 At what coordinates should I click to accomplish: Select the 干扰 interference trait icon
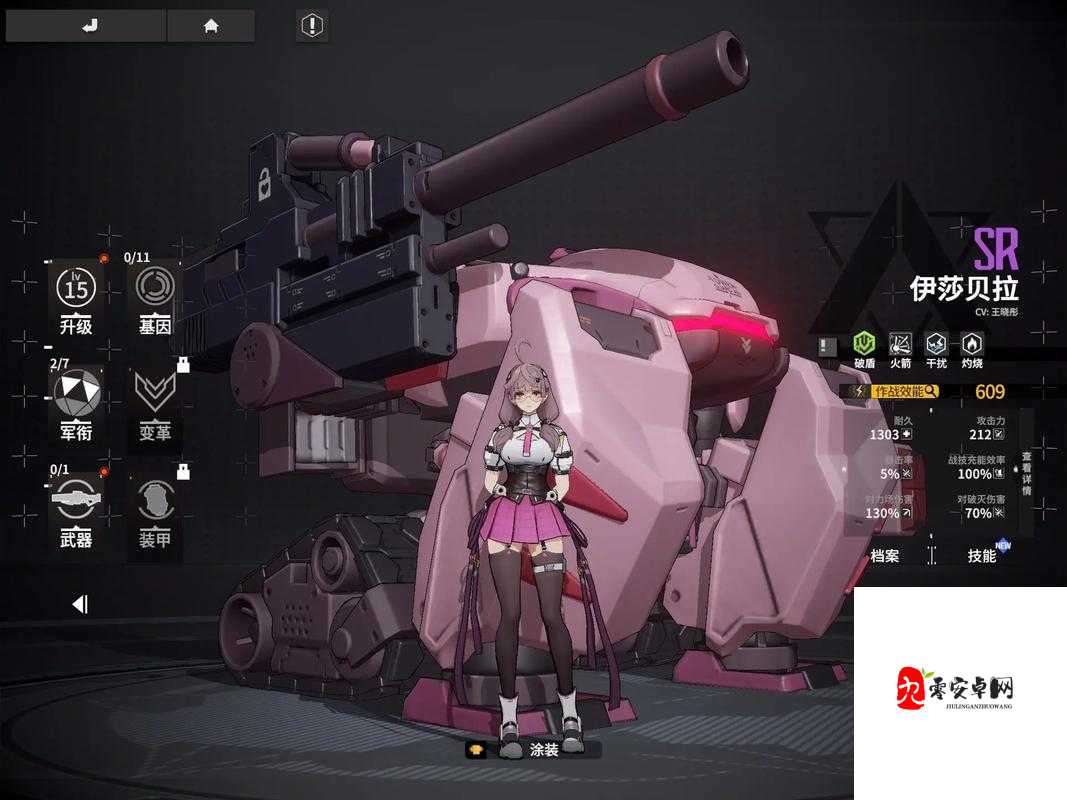936,349
